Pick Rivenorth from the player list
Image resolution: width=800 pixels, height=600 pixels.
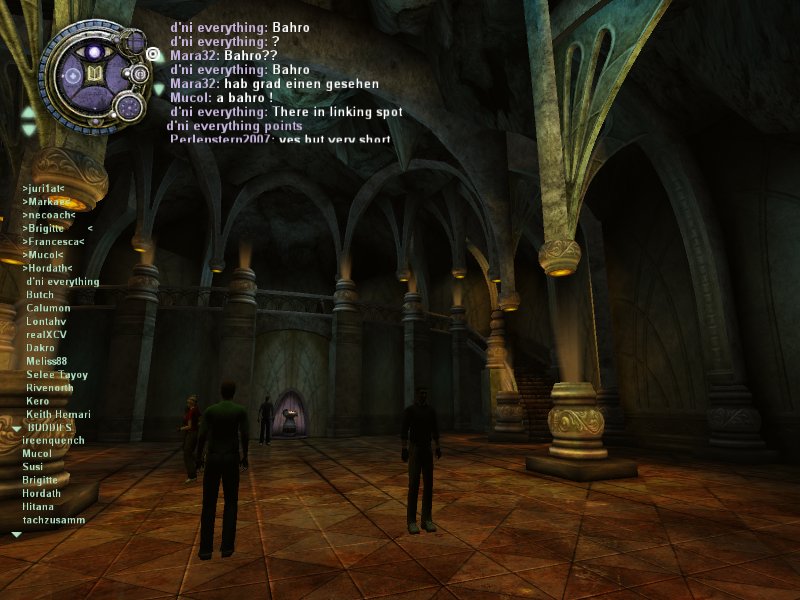[x=50, y=387]
